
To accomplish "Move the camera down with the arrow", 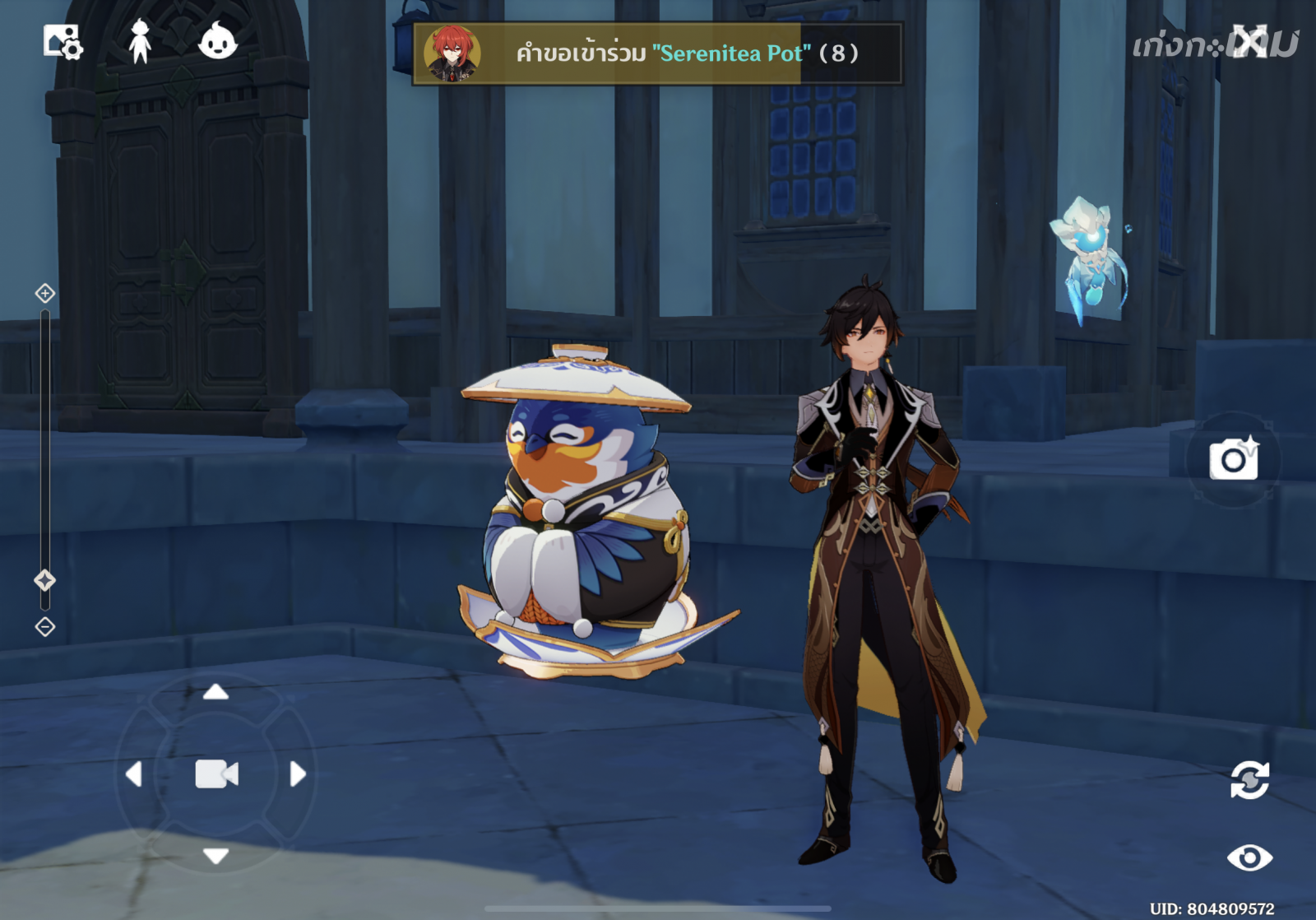I will point(215,856).
